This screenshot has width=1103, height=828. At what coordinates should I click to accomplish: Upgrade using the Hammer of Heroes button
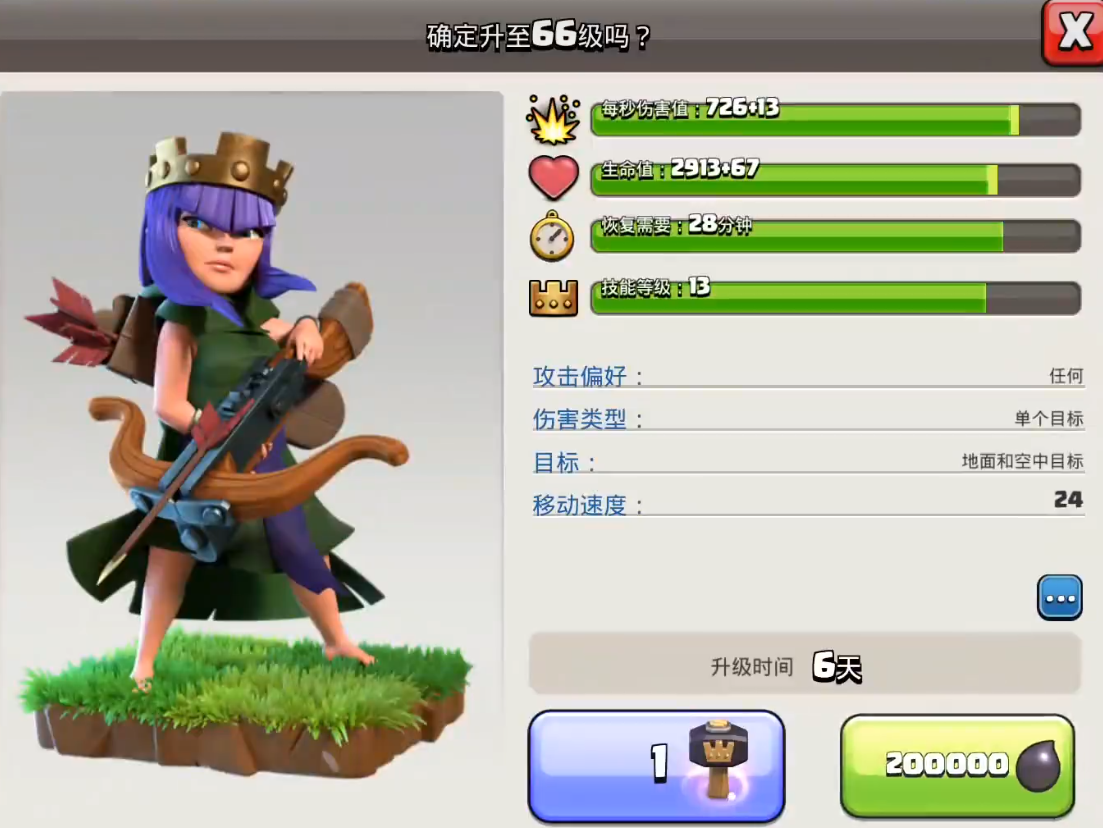[656, 765]
